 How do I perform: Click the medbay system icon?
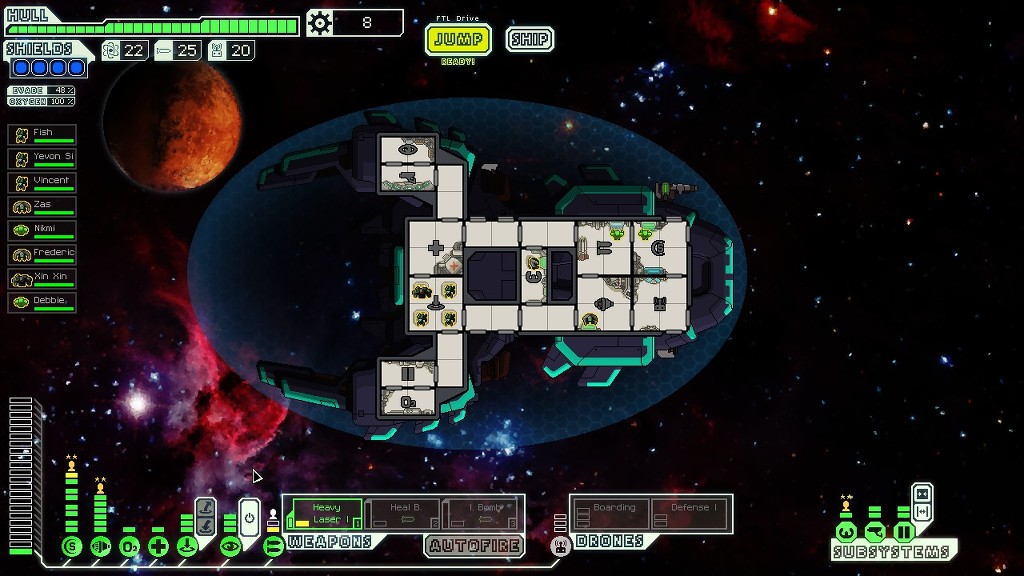click(x=158, y=546)
